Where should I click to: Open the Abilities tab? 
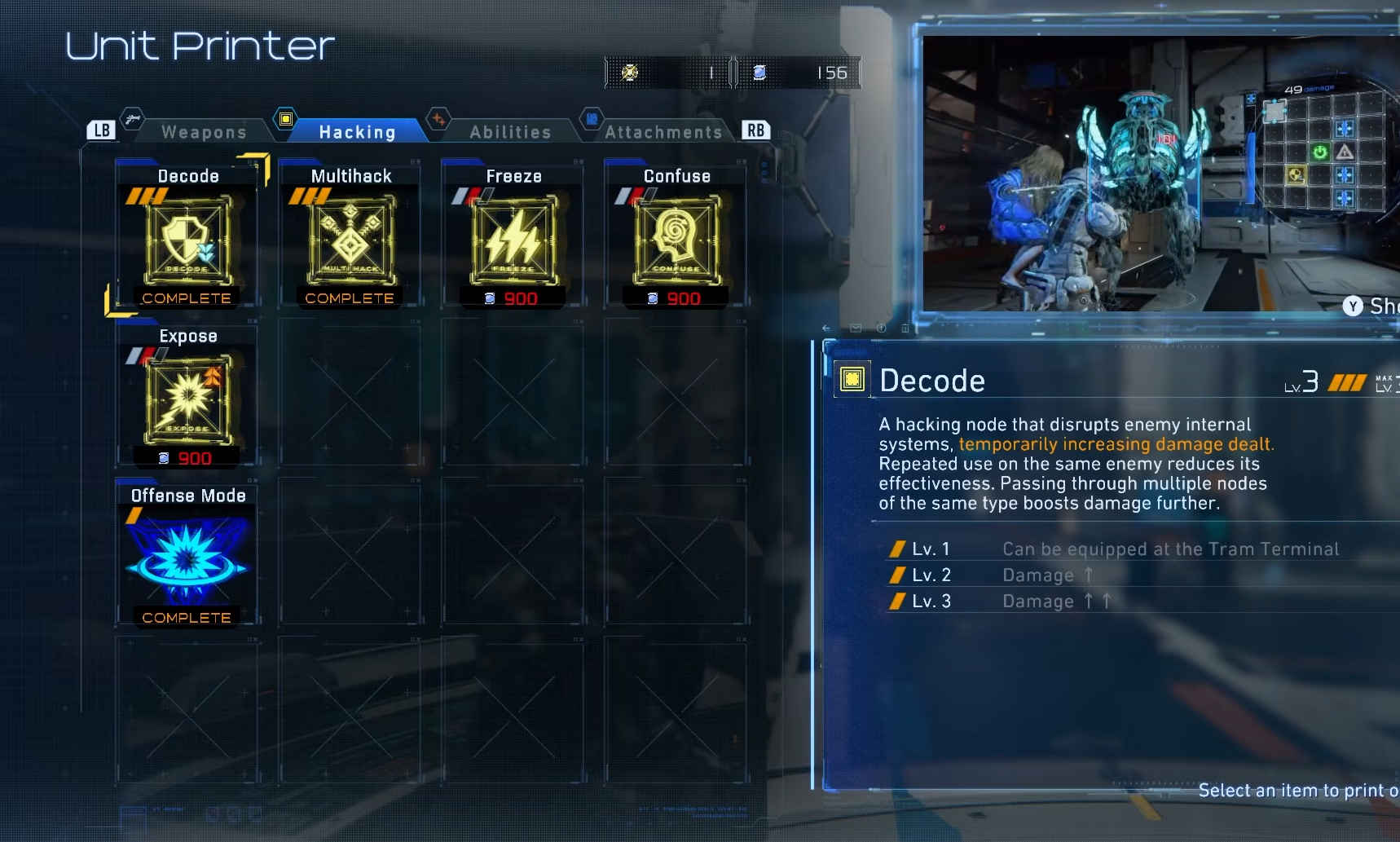(x=510, y=132)
